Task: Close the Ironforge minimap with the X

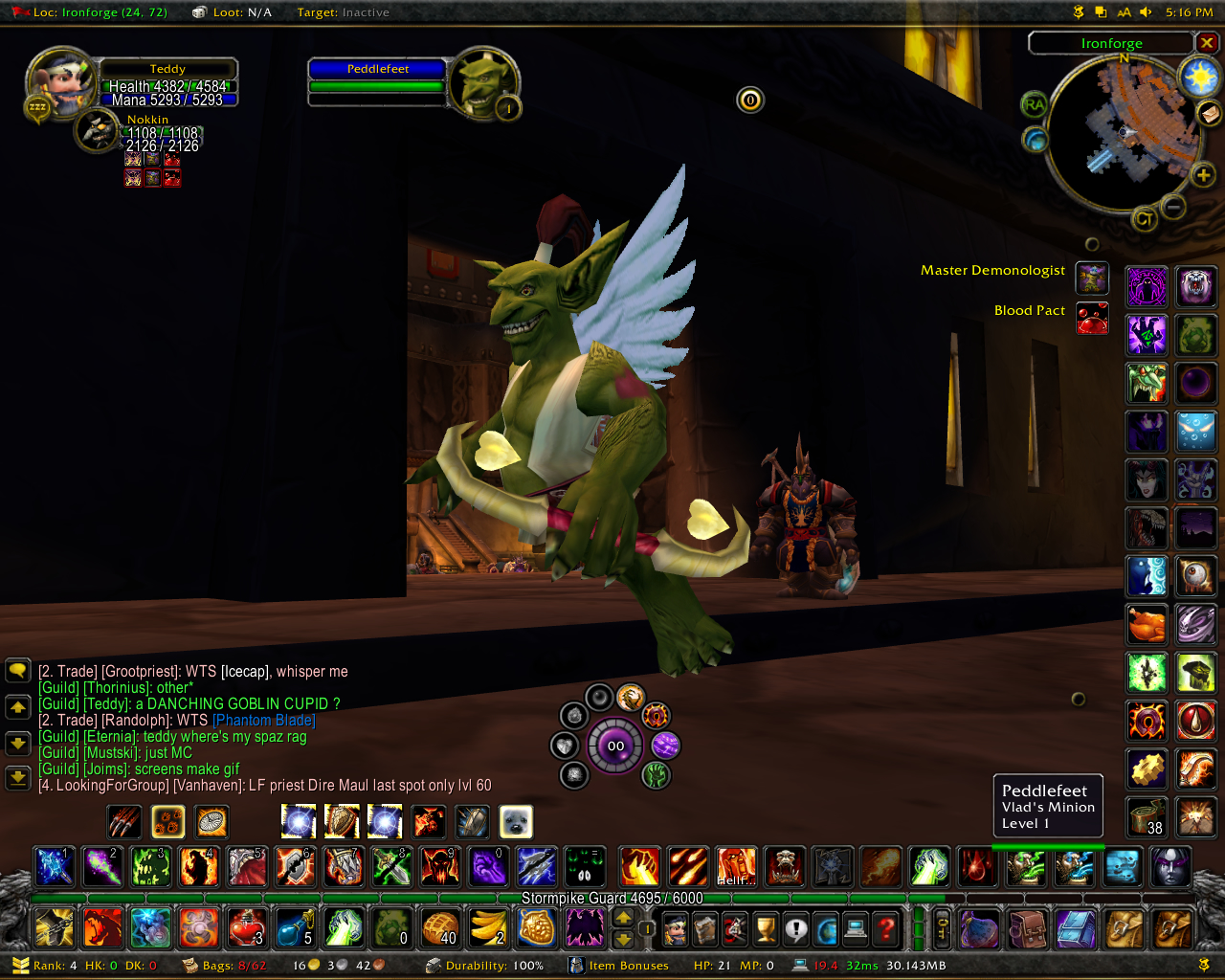Action: tap(1208, 43)
